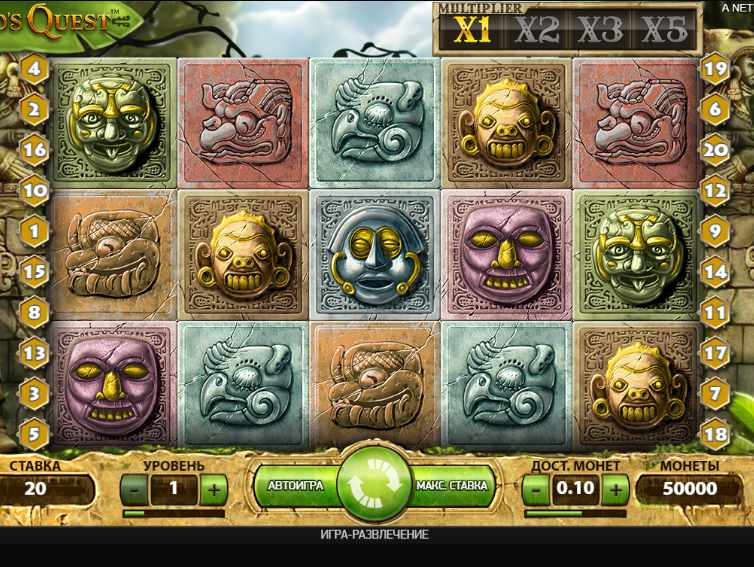Raise the coin value with the plus button

tap(616, 489)
